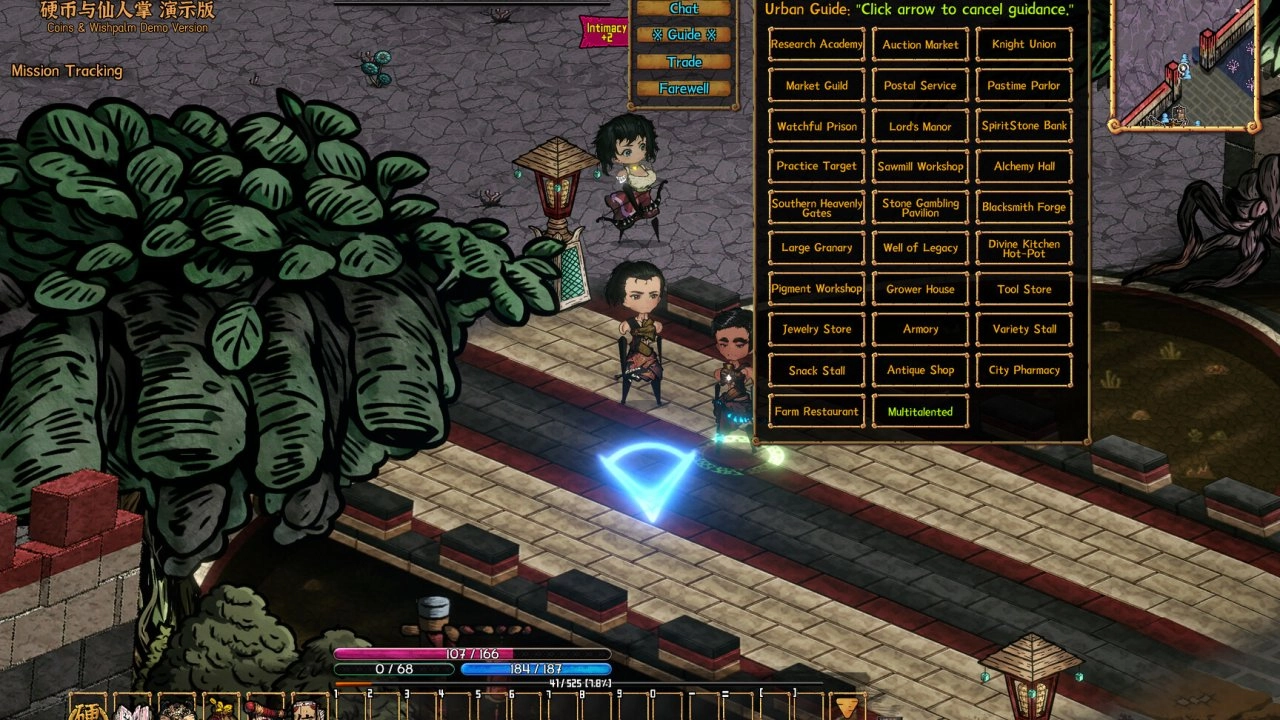Open the Mission Tracking panel
The width and height of the screenshot is (1280, 720).
(x=67, y=71)
